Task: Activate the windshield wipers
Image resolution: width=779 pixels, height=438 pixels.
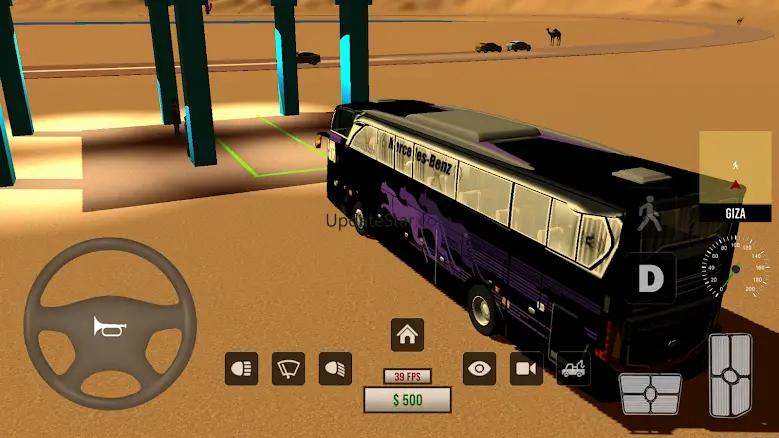Action: [288, 369]
